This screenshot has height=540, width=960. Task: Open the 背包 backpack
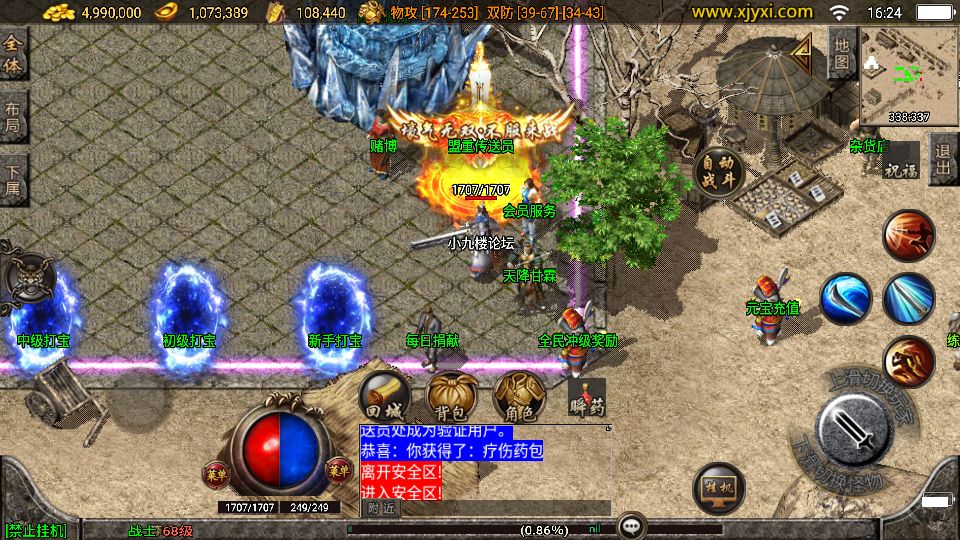point(450,396)
